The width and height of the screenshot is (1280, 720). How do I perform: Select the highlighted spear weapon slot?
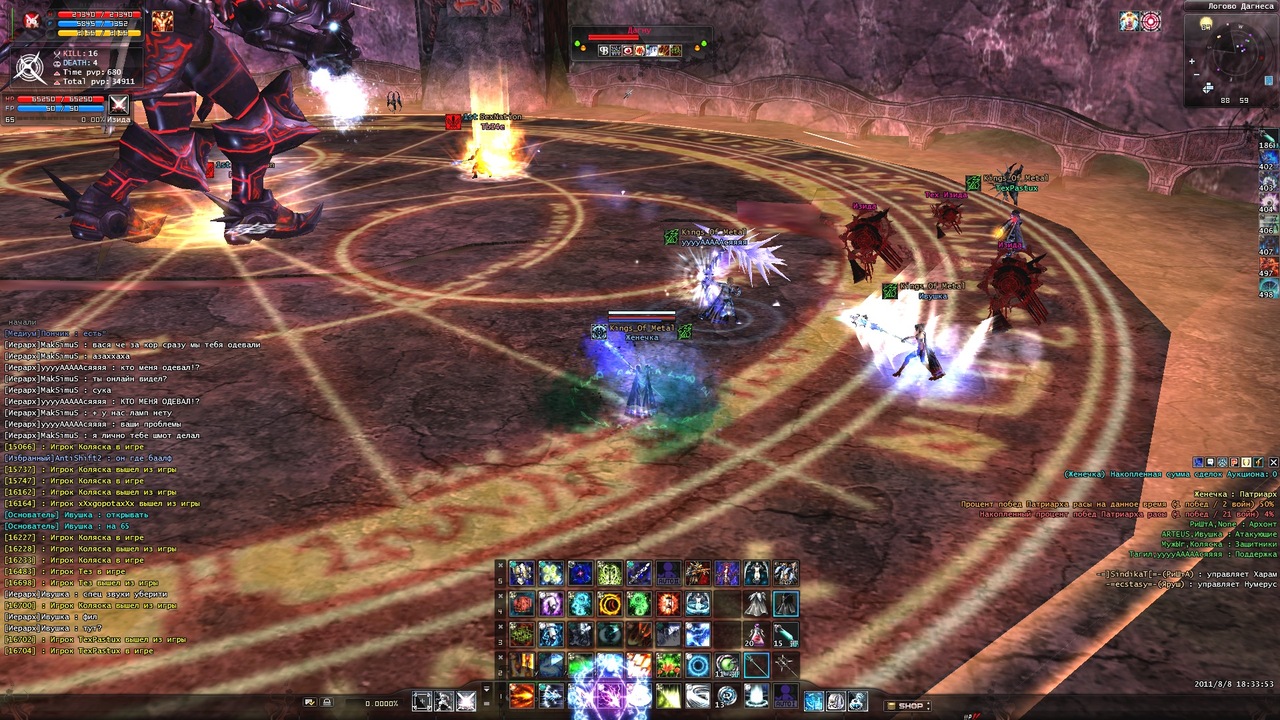coord(756,665)
